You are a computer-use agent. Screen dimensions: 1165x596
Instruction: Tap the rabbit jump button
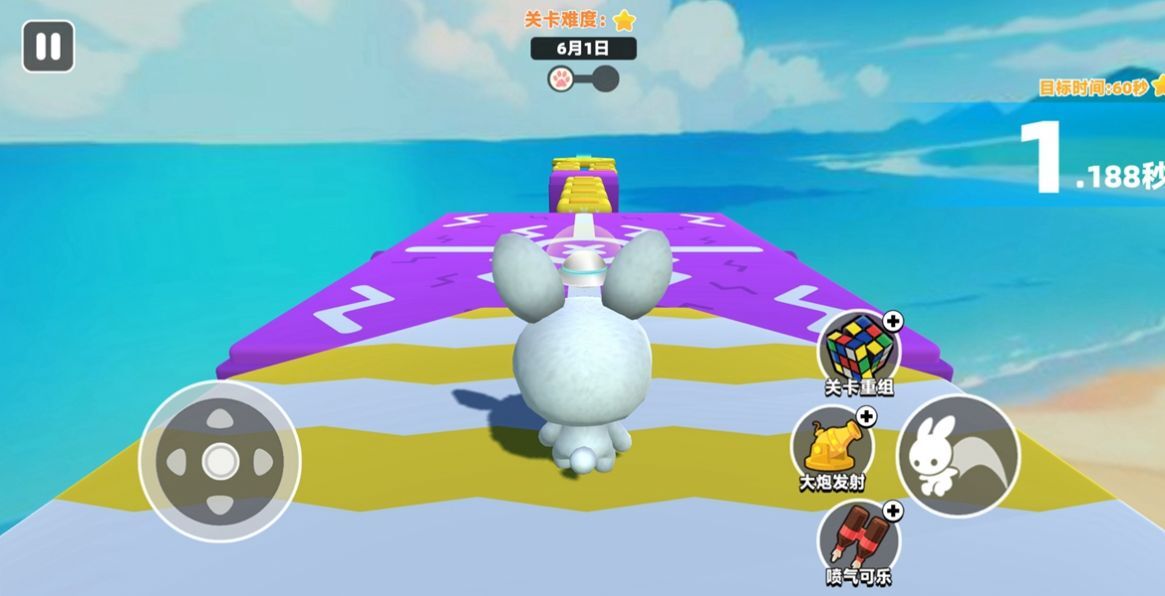[x=957, y=455]
